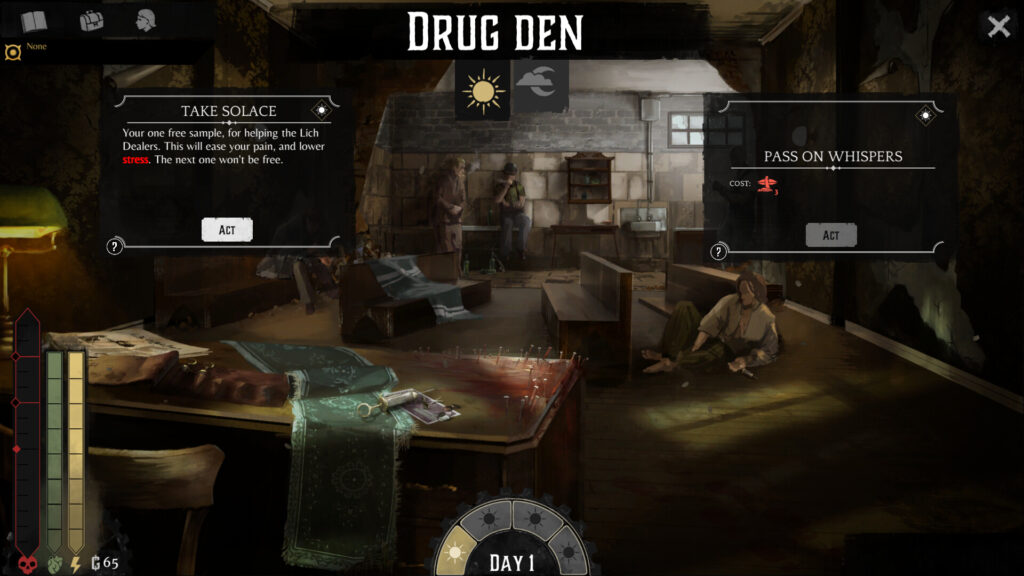Select the gold objective tracker icon

coord(12,51)
